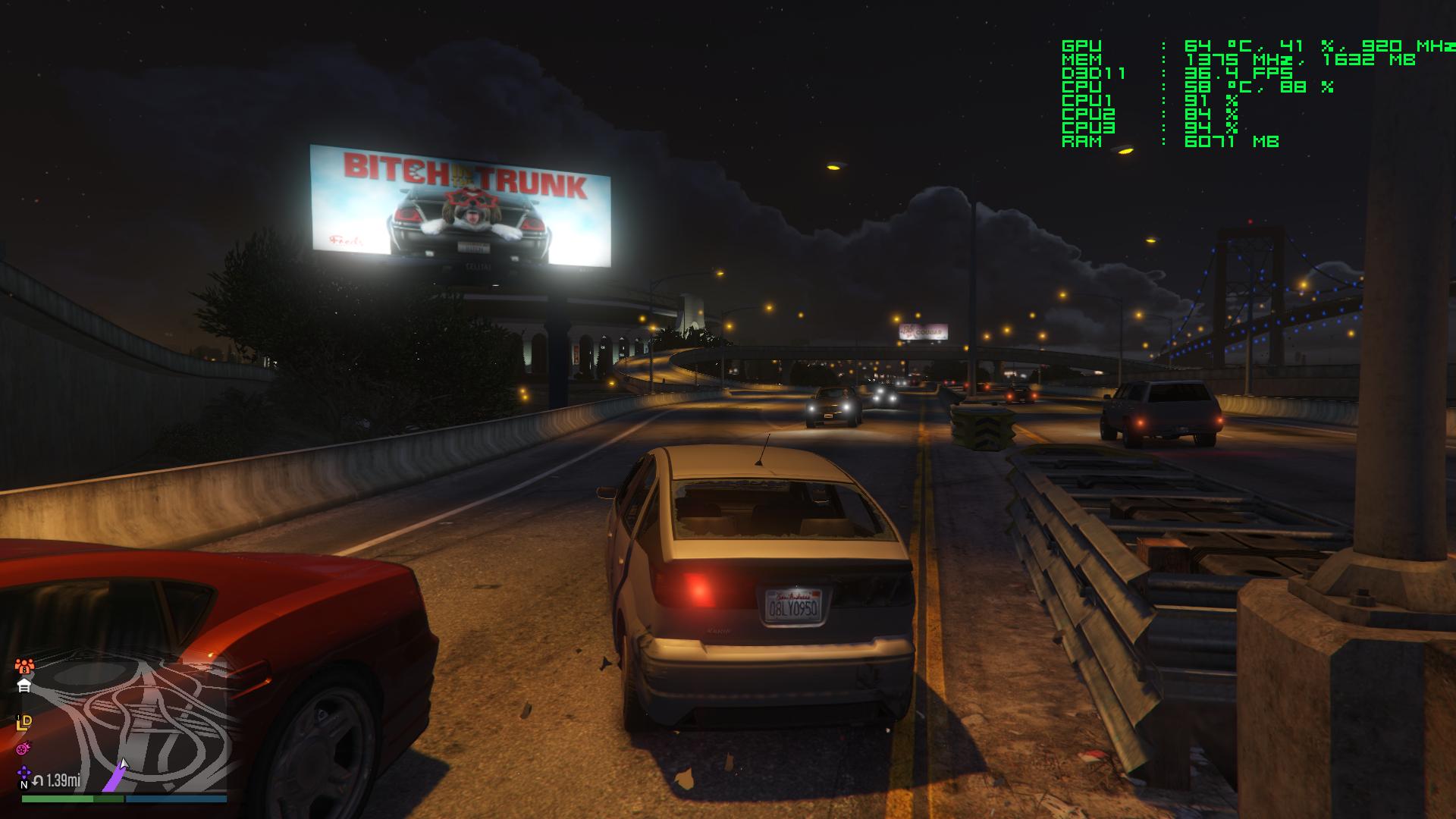Click the white garage blip
This screenshot has width=1456, height=819.
pyautogui.click(x=24, y=686)
